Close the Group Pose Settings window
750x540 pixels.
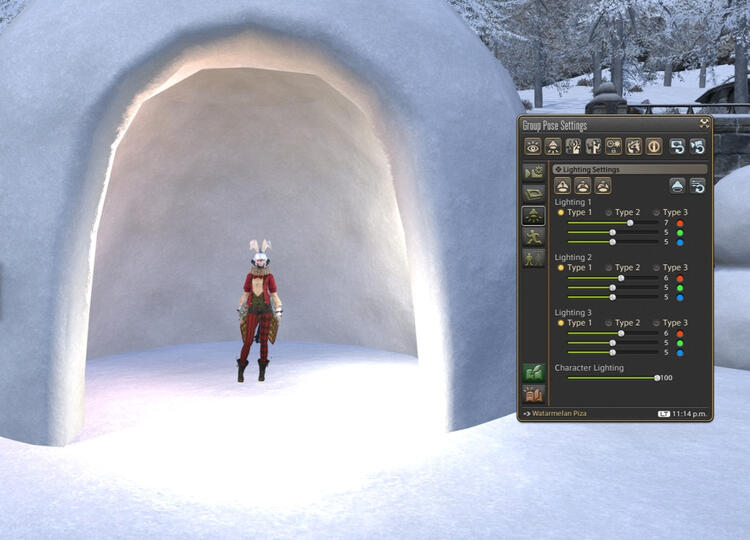coord(704,123)
